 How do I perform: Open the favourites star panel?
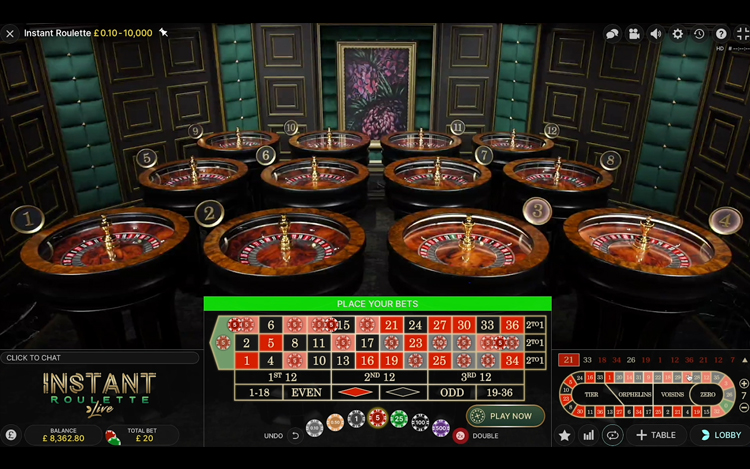tap(565, 435)
